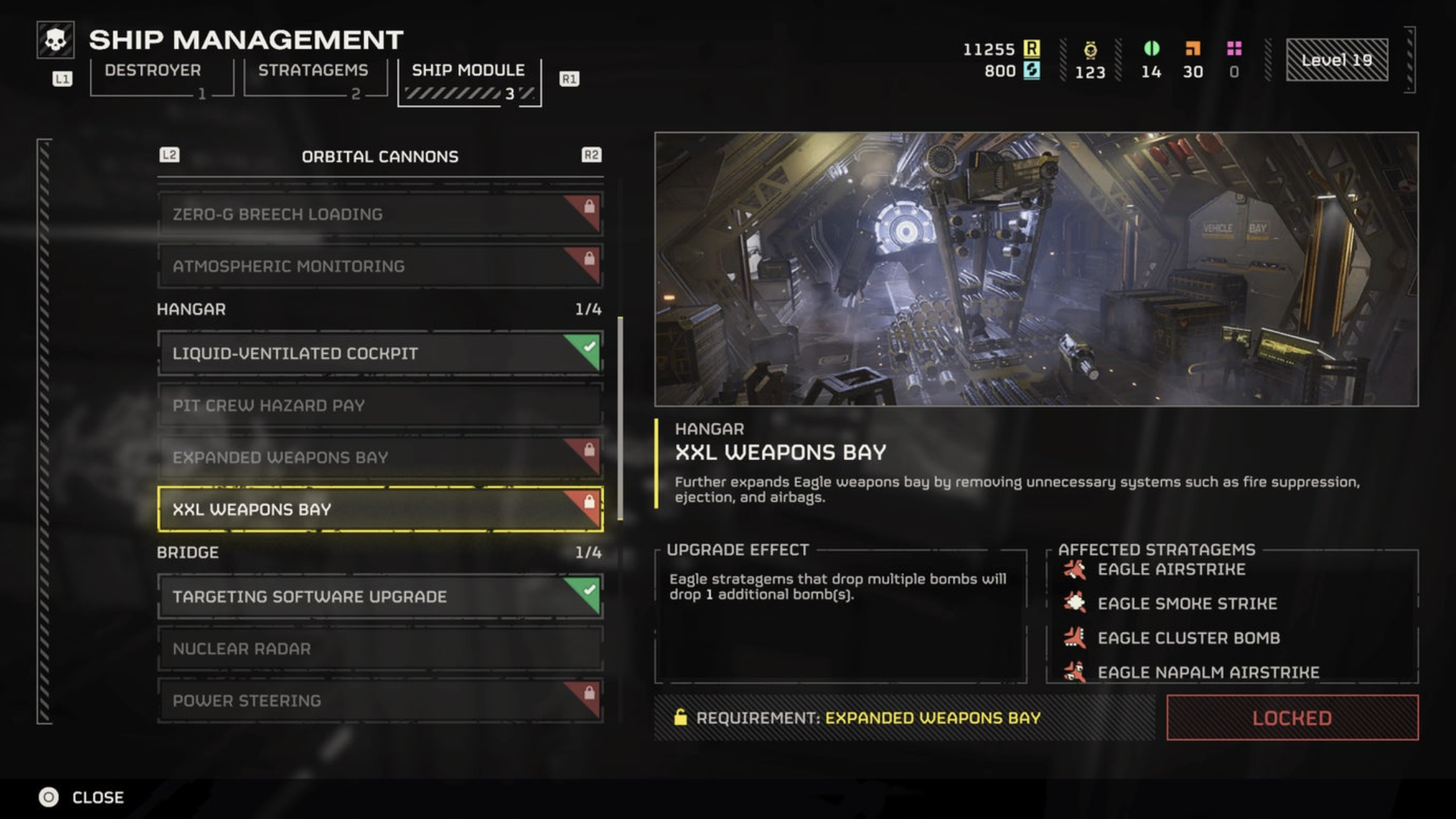Image resolution: width=1456 pixels, height=819 pixels.
Task: Open Targeting Software Upgrade details
Action: 379,597
